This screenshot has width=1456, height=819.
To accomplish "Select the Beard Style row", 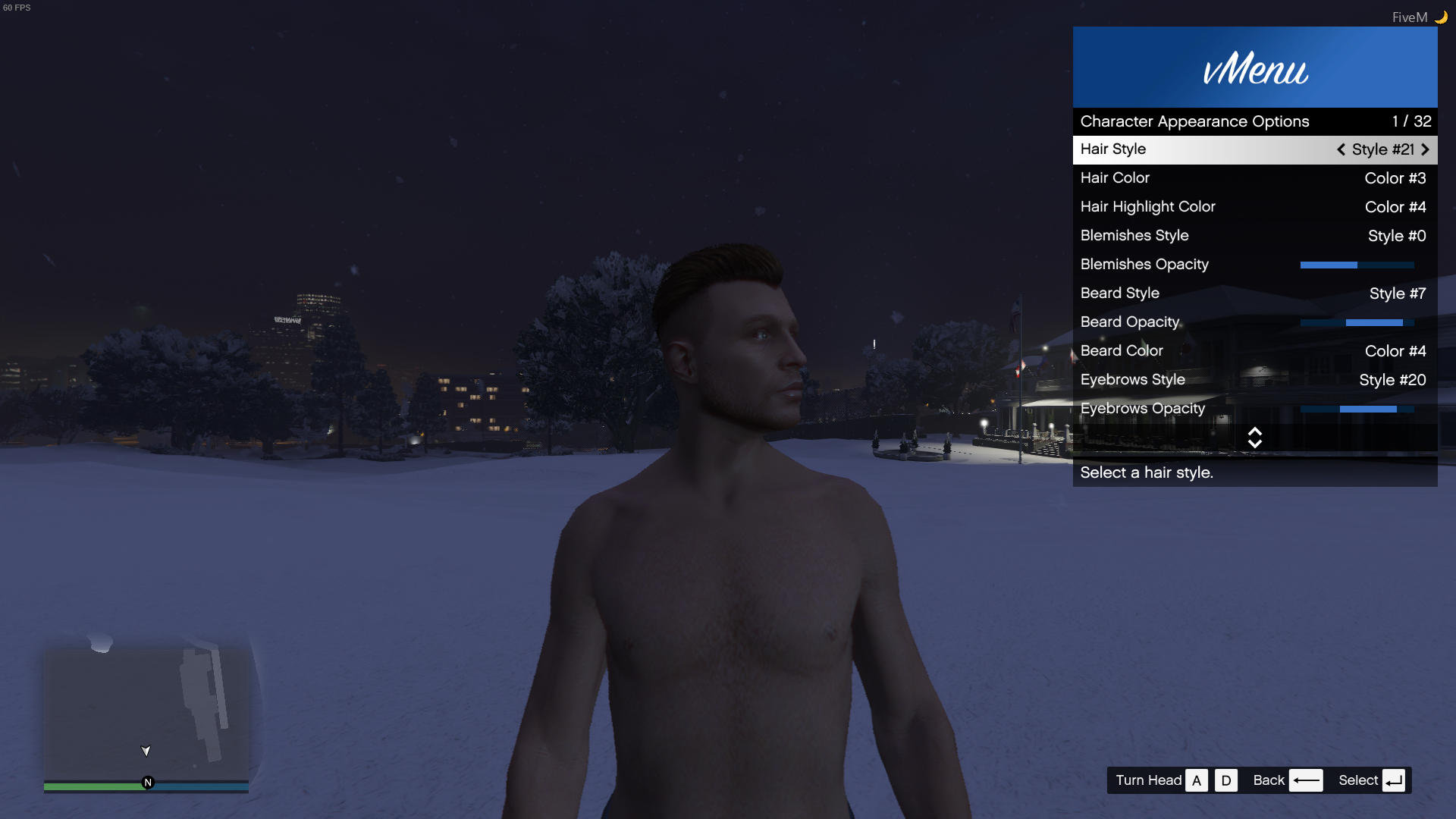I will point(1254,293).
